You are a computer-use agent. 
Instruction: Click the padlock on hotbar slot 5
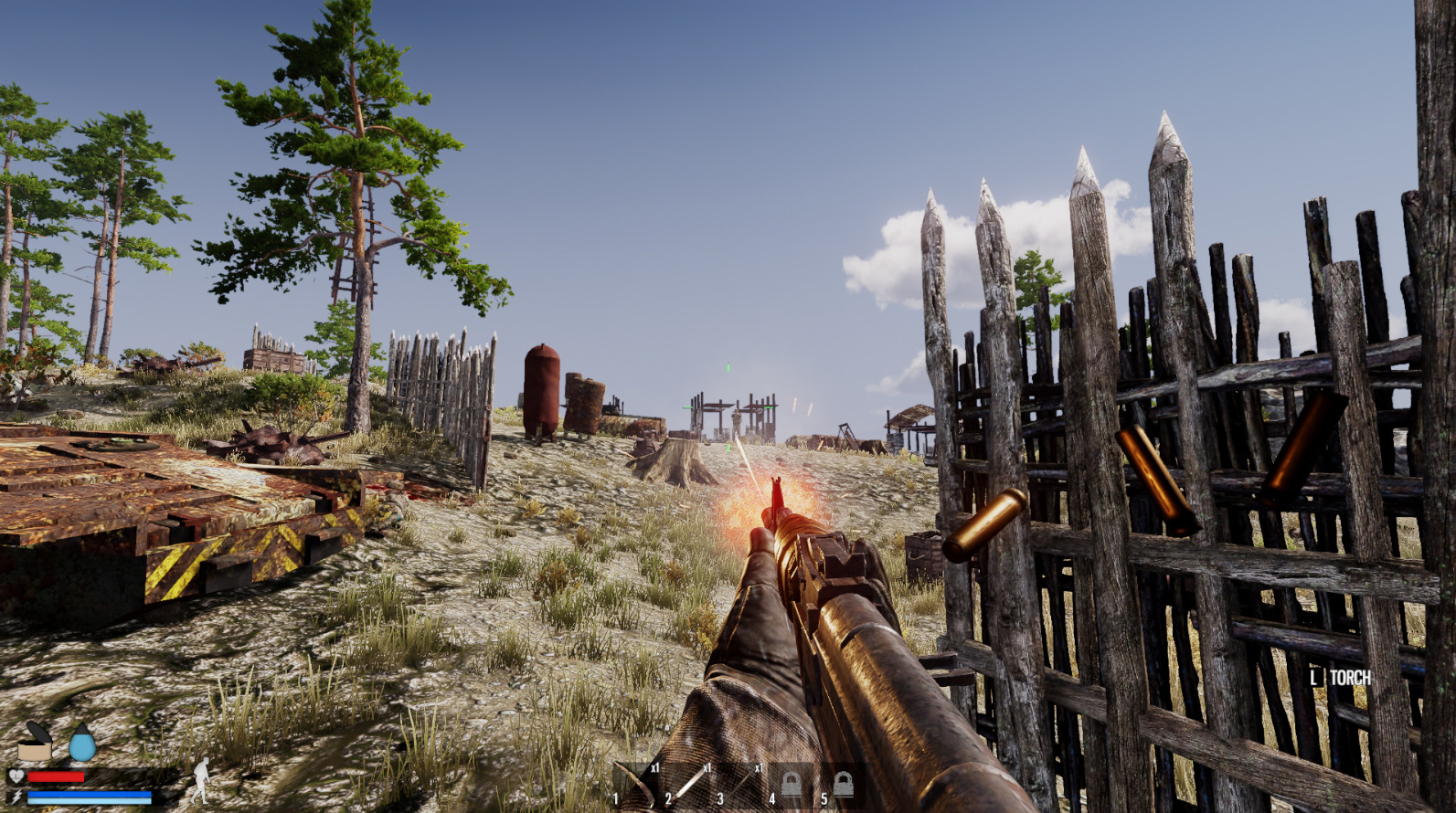pyautogui.click(x=845, y=784)
